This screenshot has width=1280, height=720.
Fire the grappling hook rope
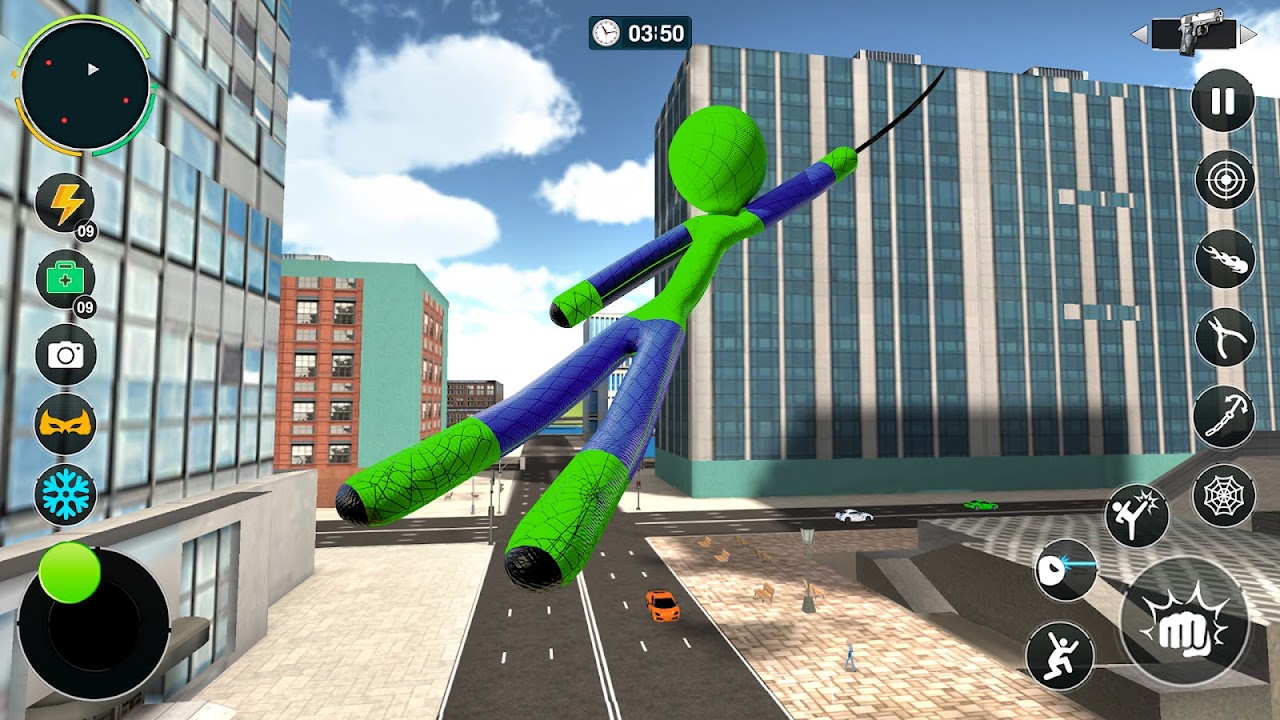pyautogui.click(x=1224, y=416)
